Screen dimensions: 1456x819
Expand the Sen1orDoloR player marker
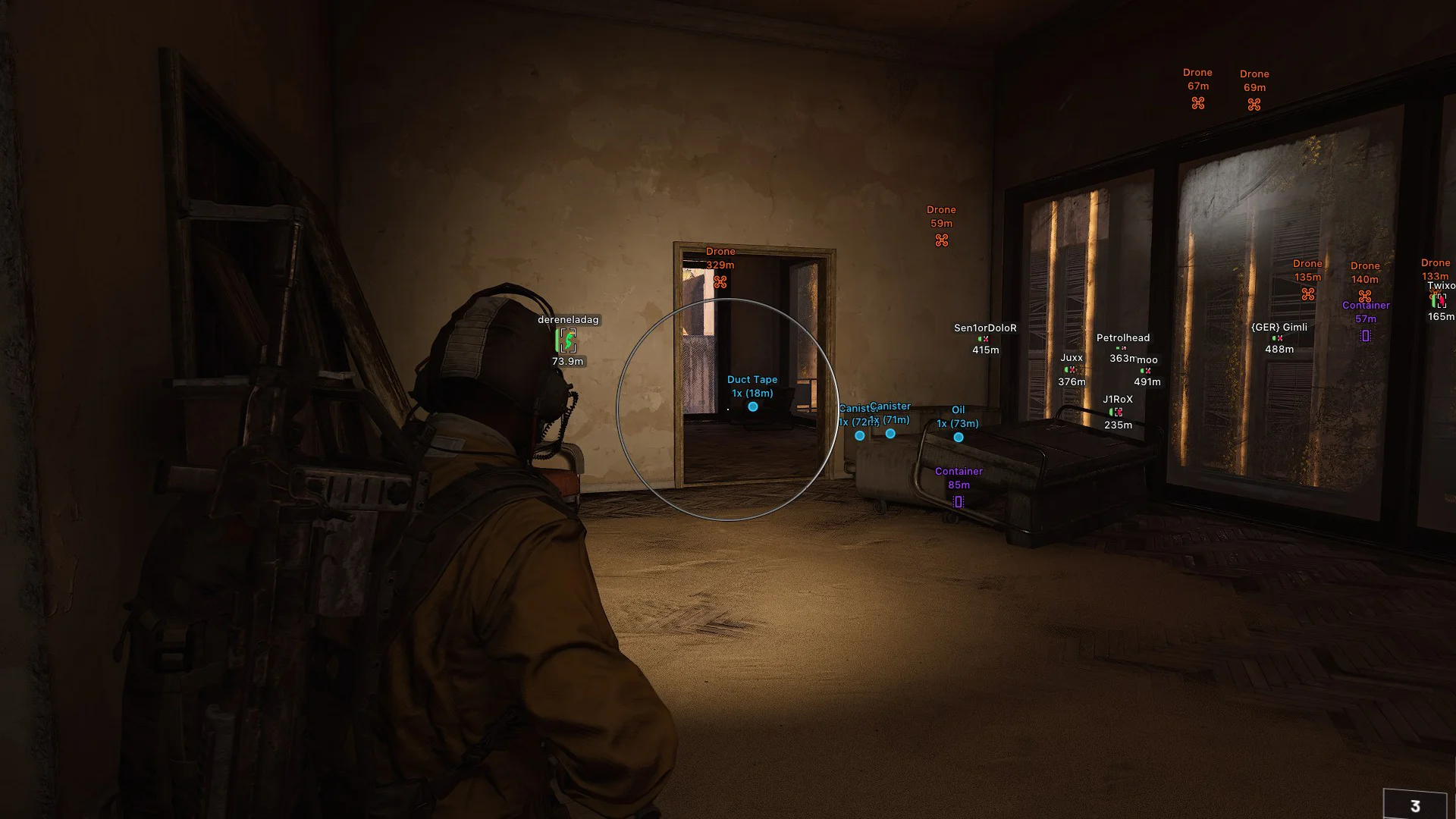(x=984, y=328)
